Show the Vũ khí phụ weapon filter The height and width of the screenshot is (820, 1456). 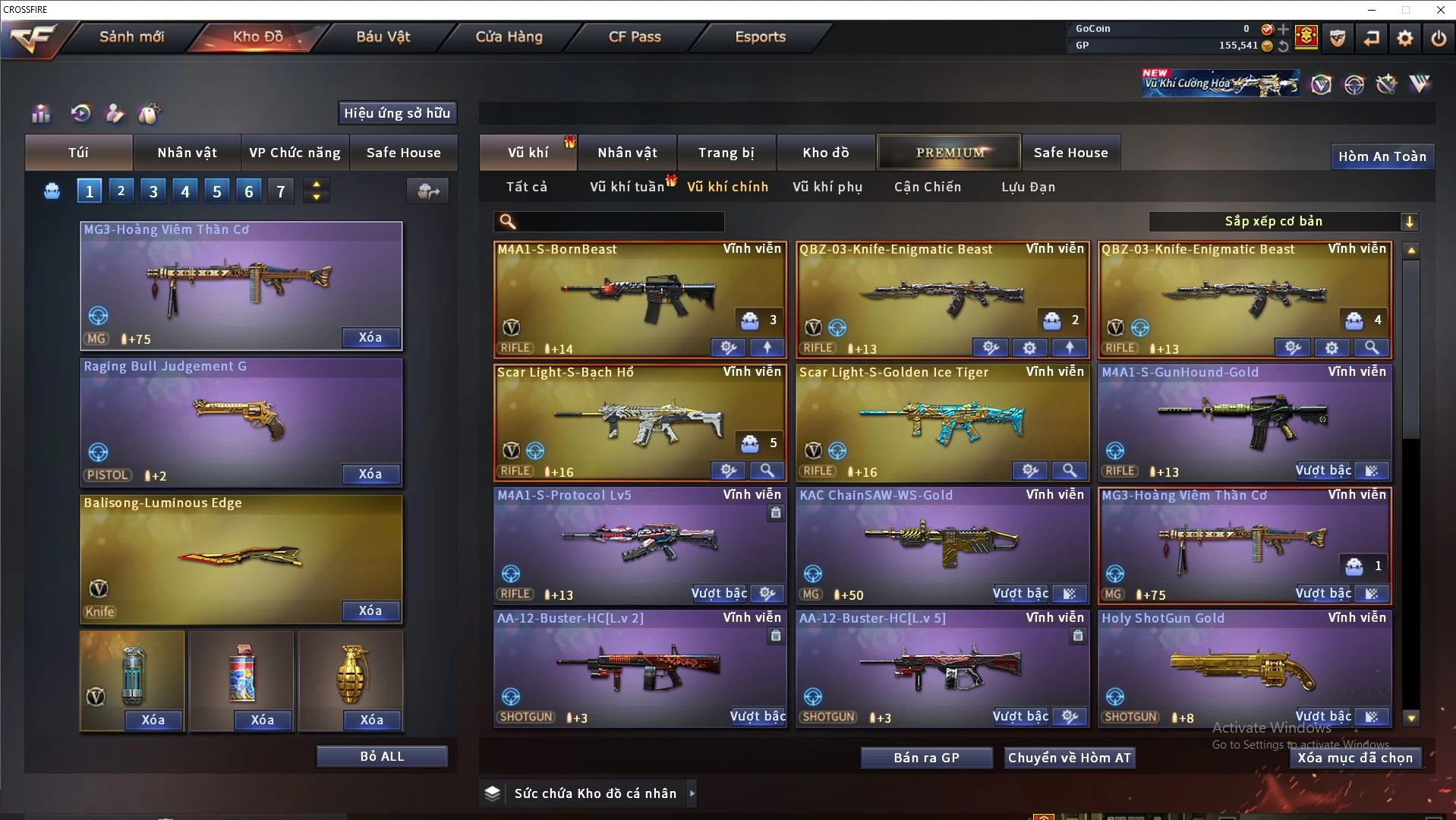click(x=827, y=187)
